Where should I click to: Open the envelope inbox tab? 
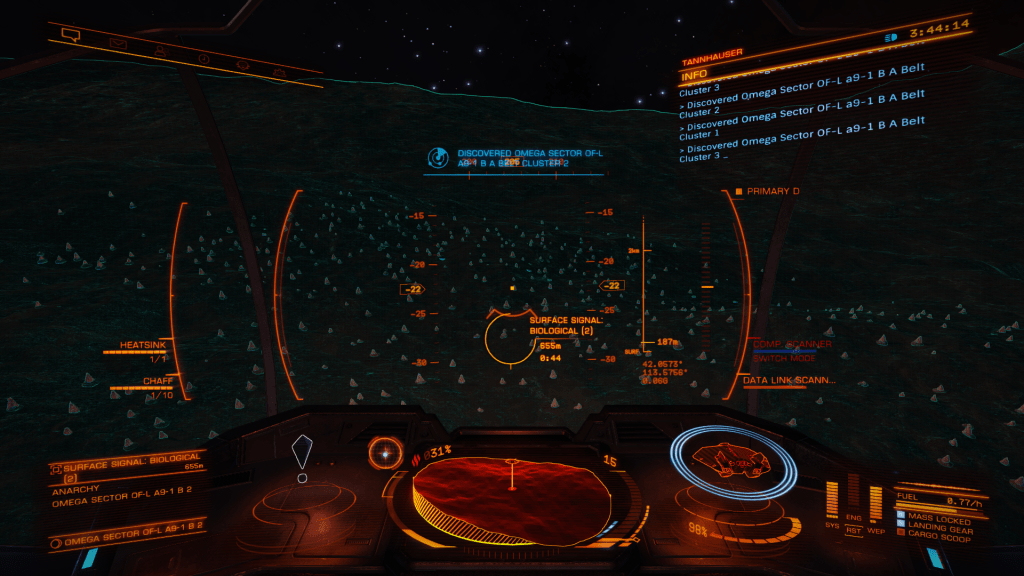pos(118,43)
